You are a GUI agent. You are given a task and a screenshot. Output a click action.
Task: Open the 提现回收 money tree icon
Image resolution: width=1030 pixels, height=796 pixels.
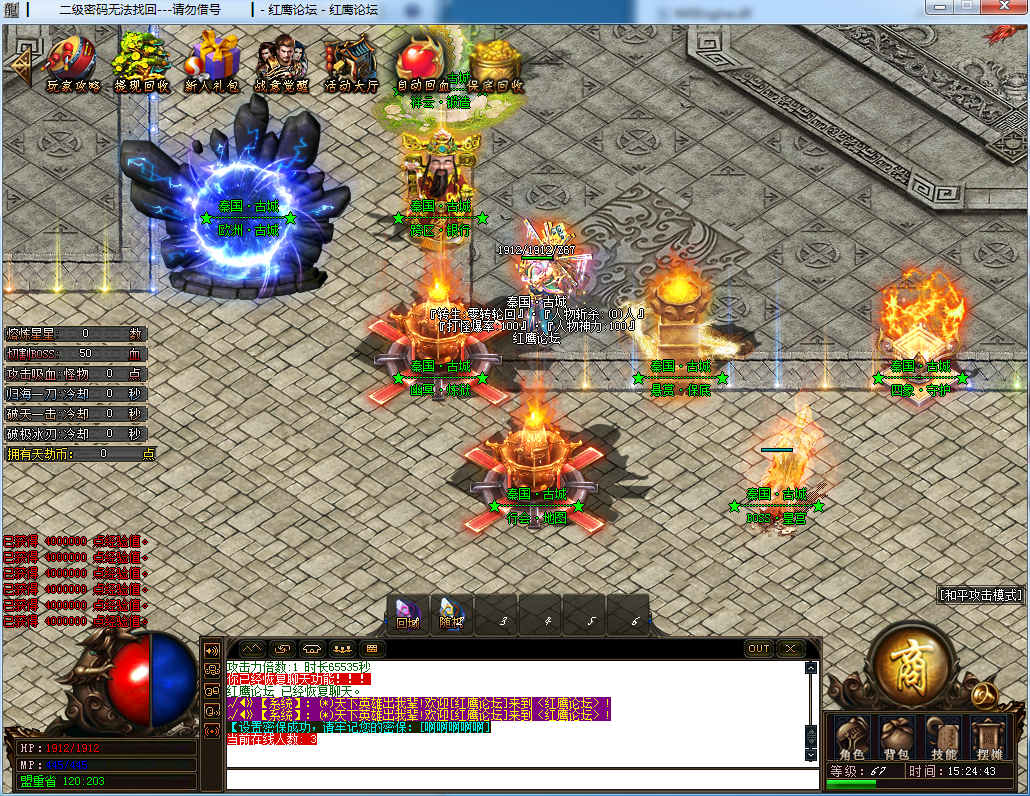[141, 62]
